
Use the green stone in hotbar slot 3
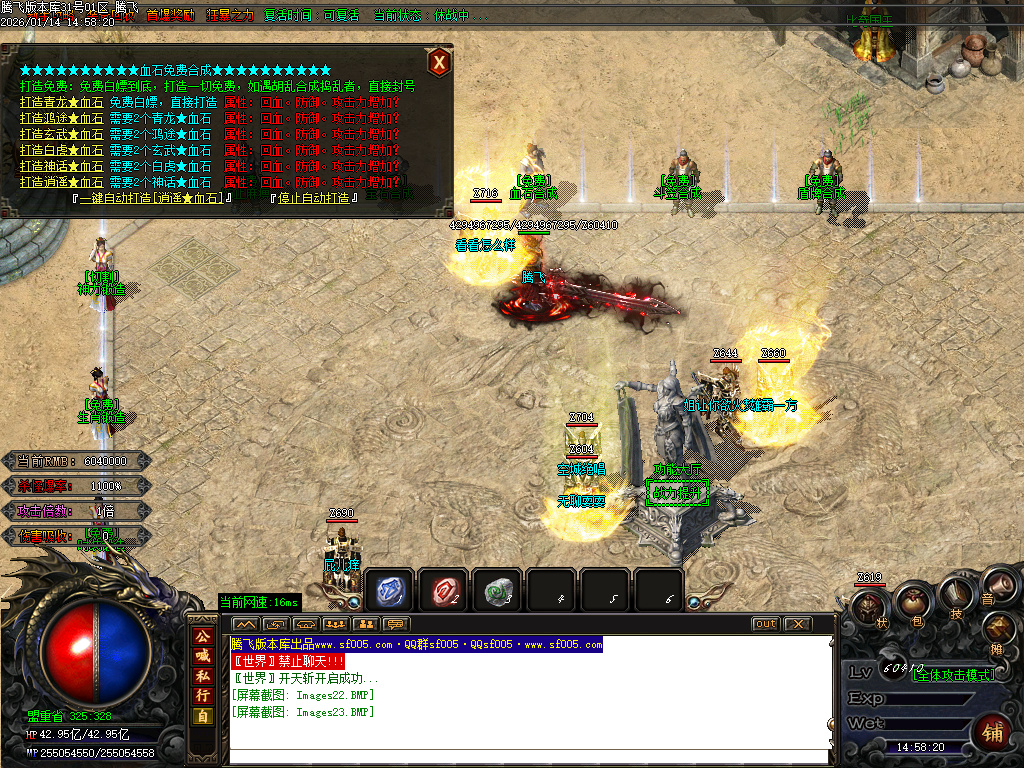click(x=497, y=591)
